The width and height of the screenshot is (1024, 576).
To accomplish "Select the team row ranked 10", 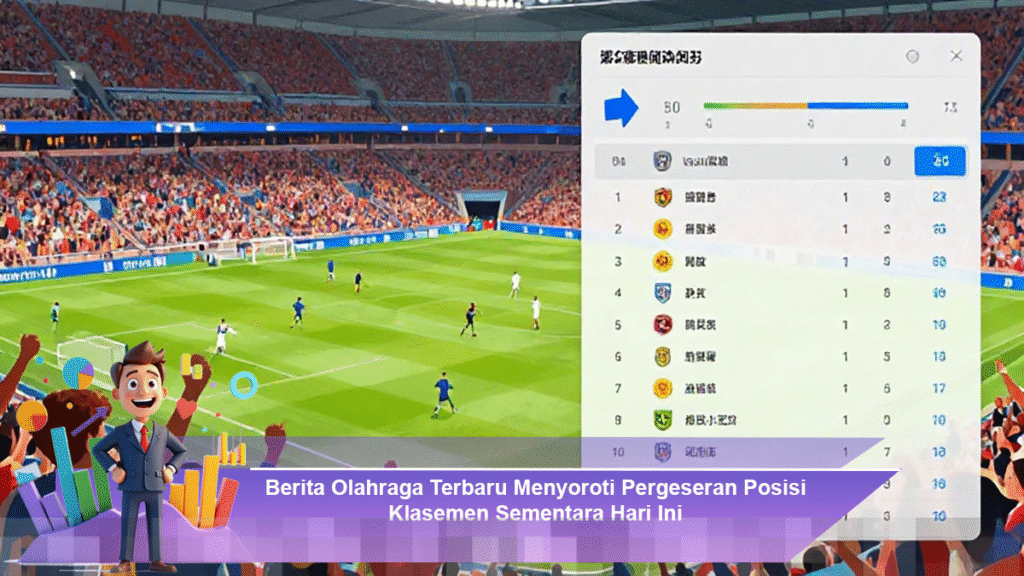I will [780, 453].
